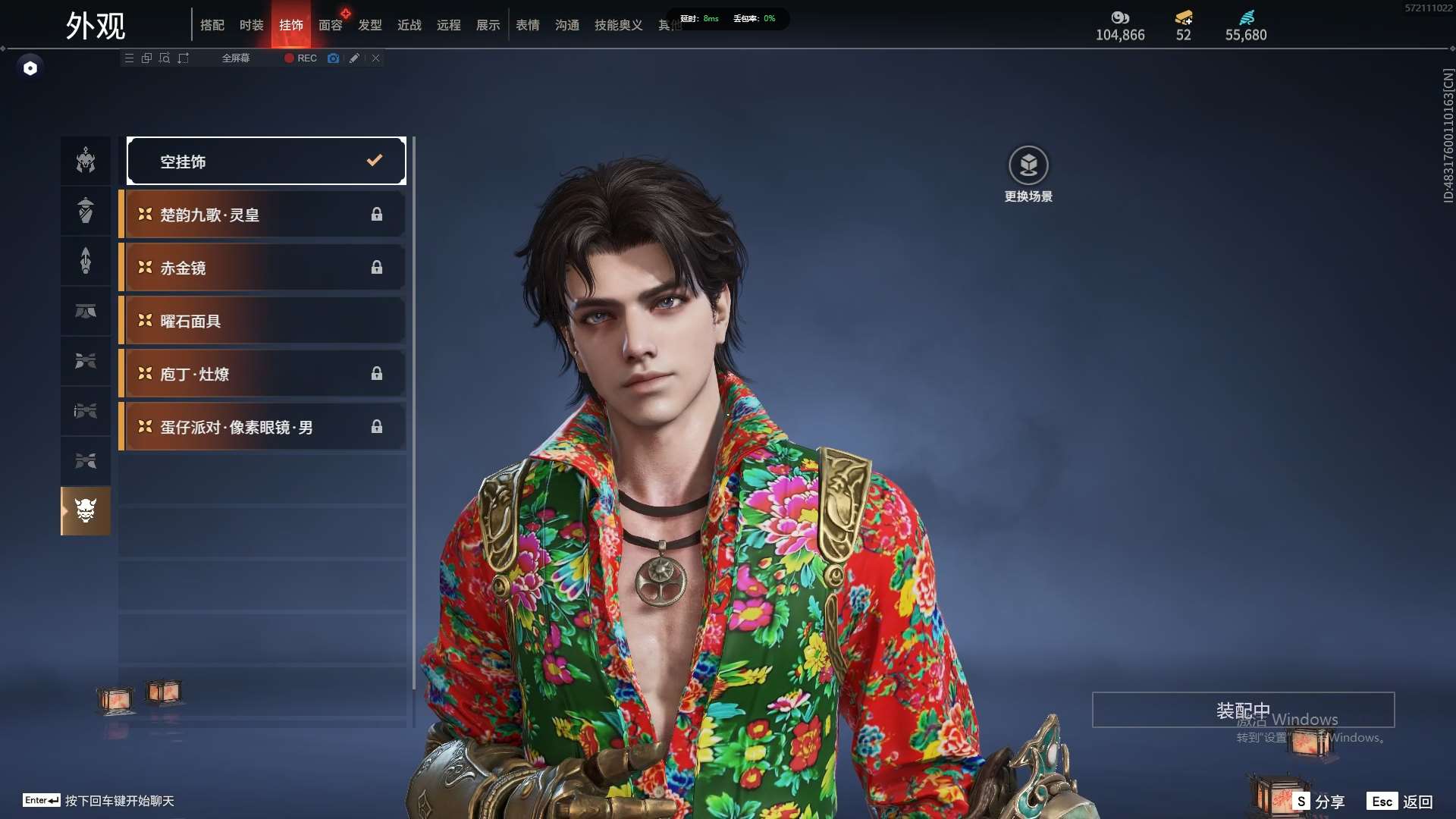Pick the 赤金镜 accessory

[x=262, y=268]
